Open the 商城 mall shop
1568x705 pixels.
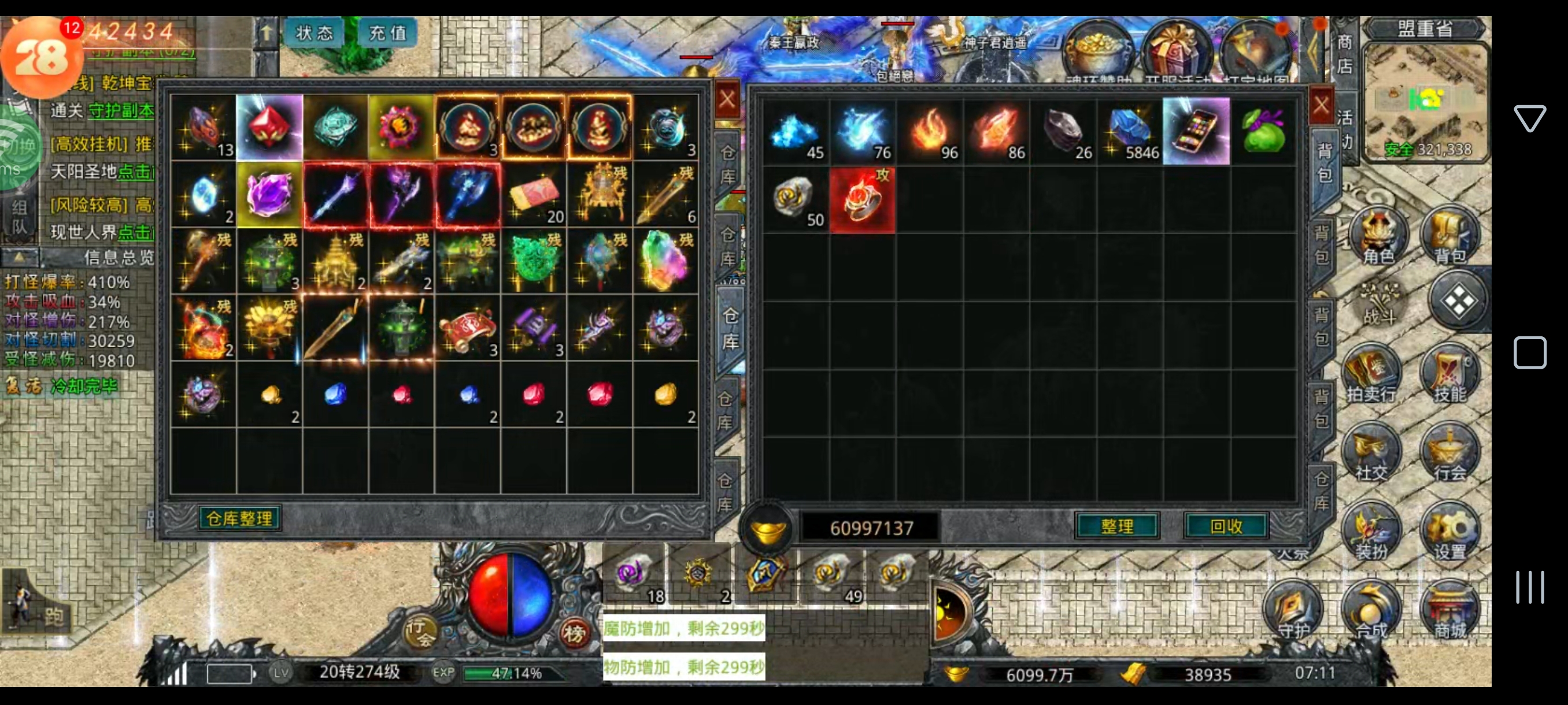click(1449, 611)
